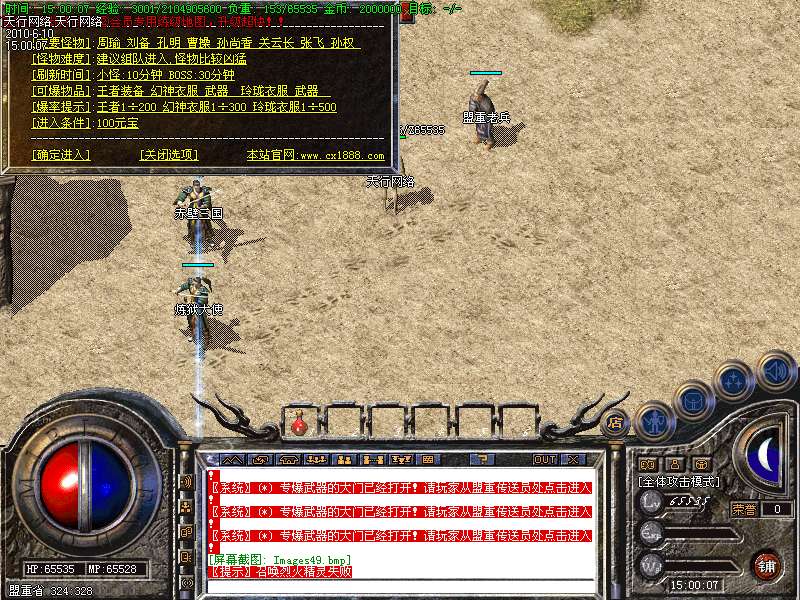Image resolution: width=800 pixels, height=600 pixels.
Task: Open the shop with the 店 button
Action: pyautogui.click(x=615, y=421)
